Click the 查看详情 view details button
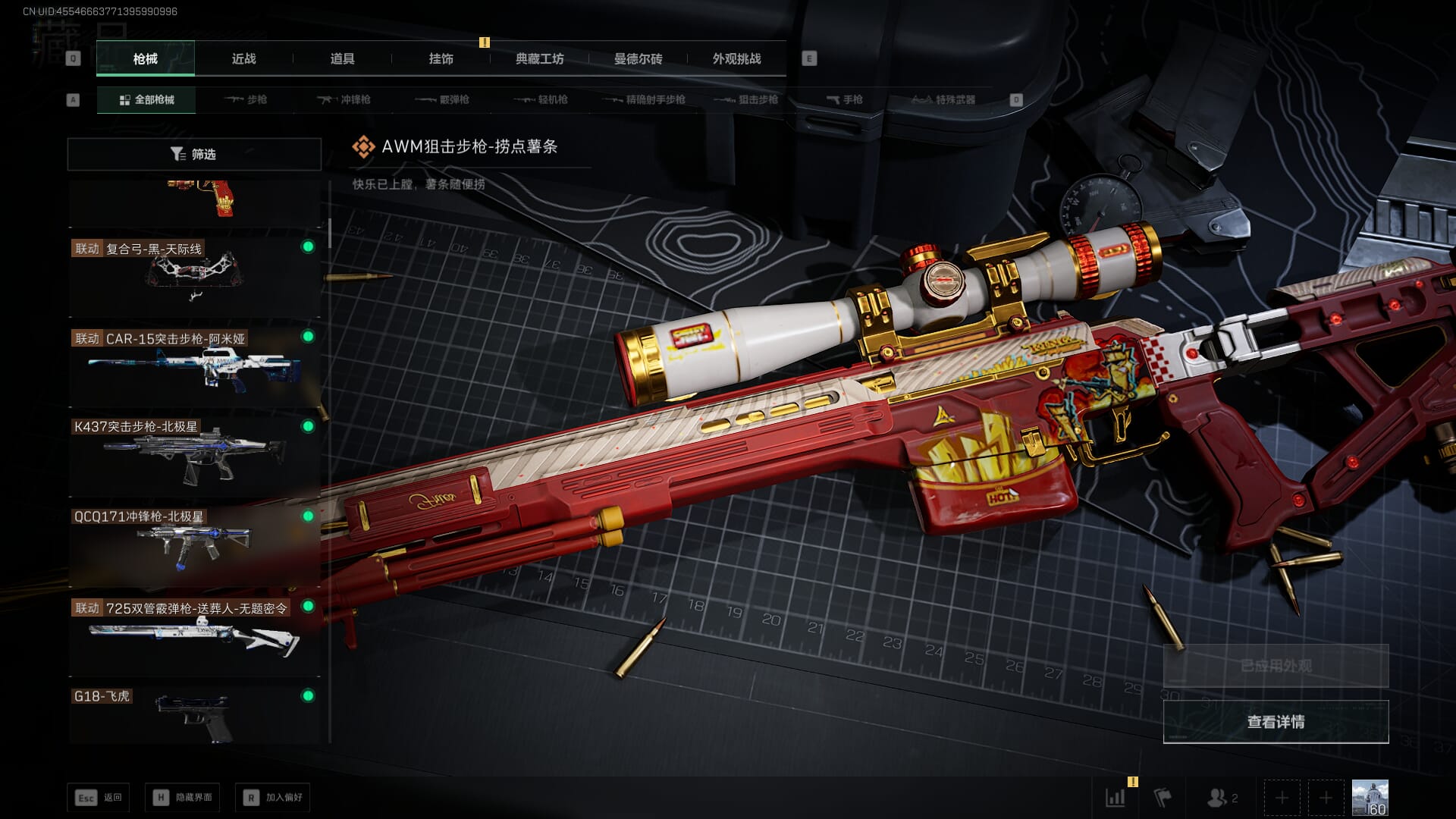 point(1276,722)
